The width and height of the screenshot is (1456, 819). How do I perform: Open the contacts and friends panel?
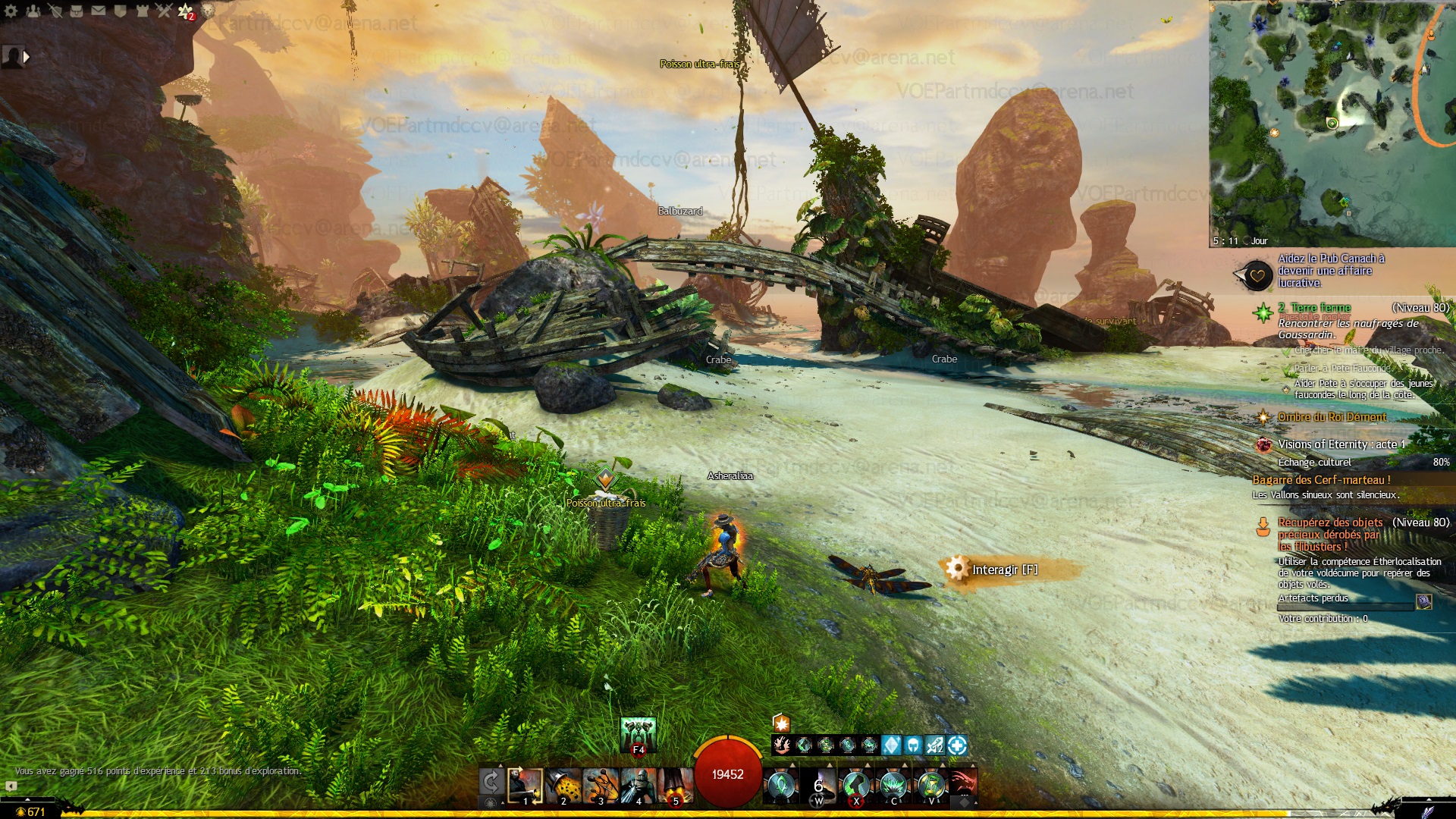tap(33, 11)
